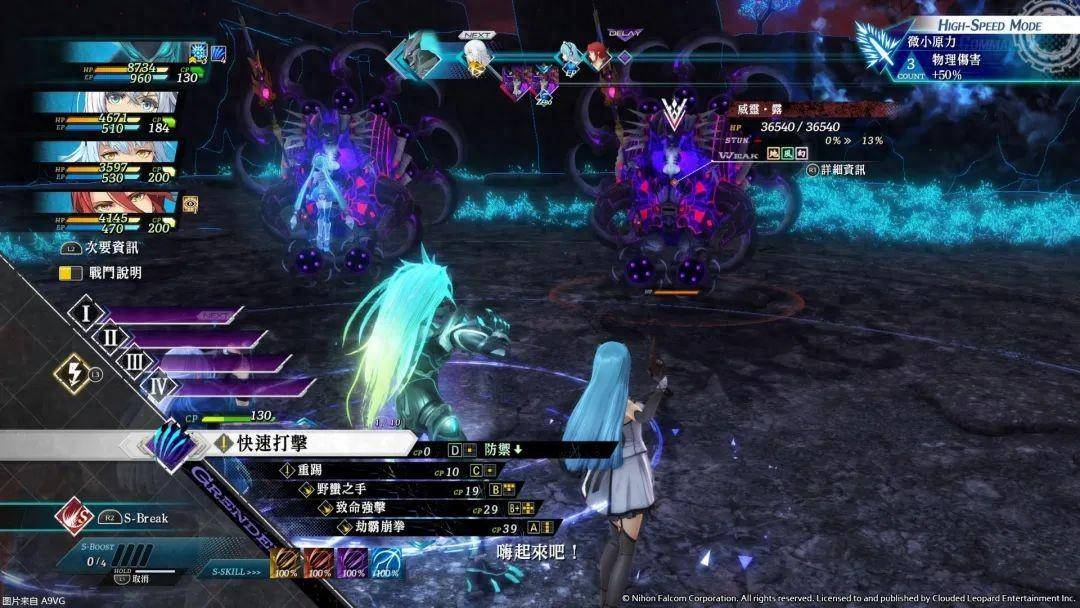Click the lightning bolt diamond icon
The height and width of the screenshot is (608, 1080).
click(75, 373)
